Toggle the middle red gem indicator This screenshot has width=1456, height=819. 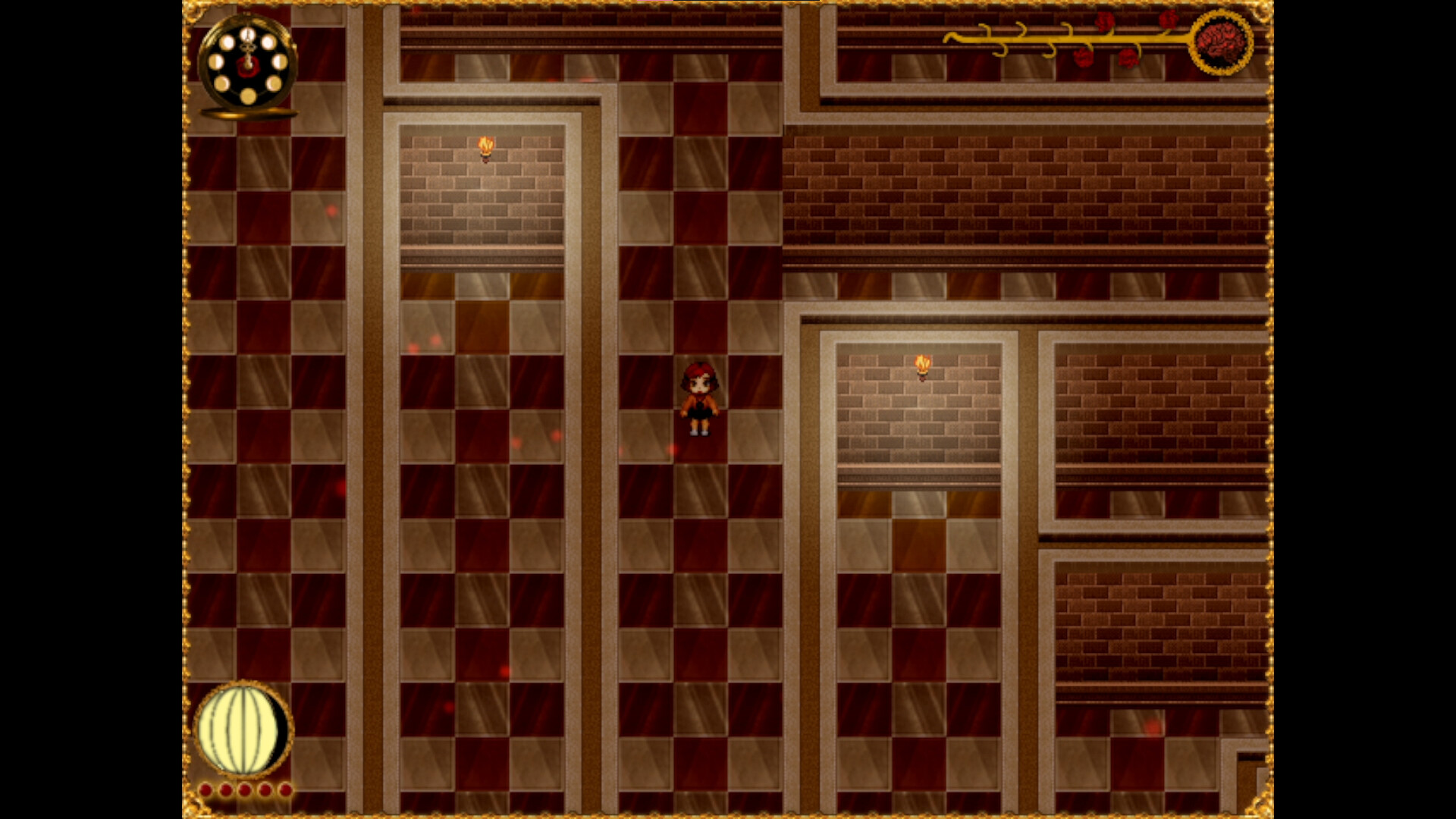tap(244, 789)
